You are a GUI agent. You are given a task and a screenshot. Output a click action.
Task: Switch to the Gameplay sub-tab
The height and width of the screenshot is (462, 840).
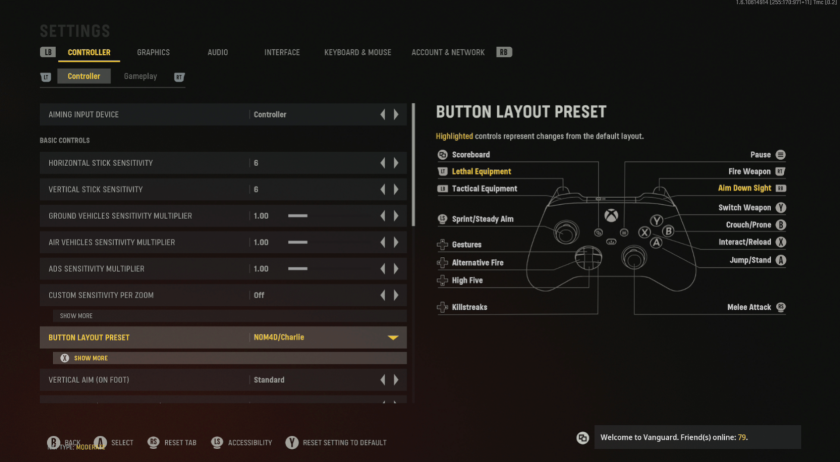[x=140, y=76]
